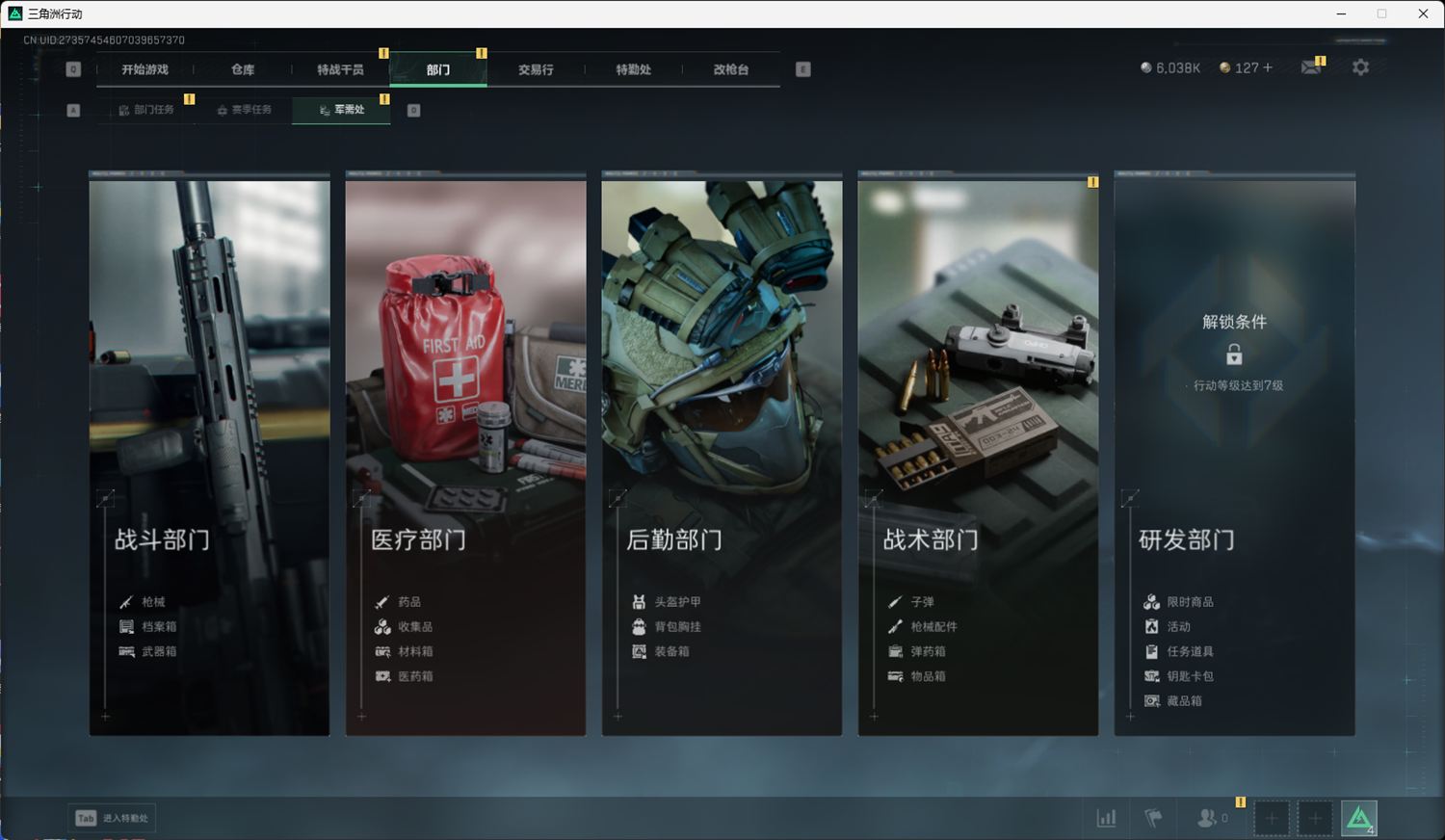Click the locked 研发部门 card
The image size is (1445, 840).
(x=1234, y=453)
